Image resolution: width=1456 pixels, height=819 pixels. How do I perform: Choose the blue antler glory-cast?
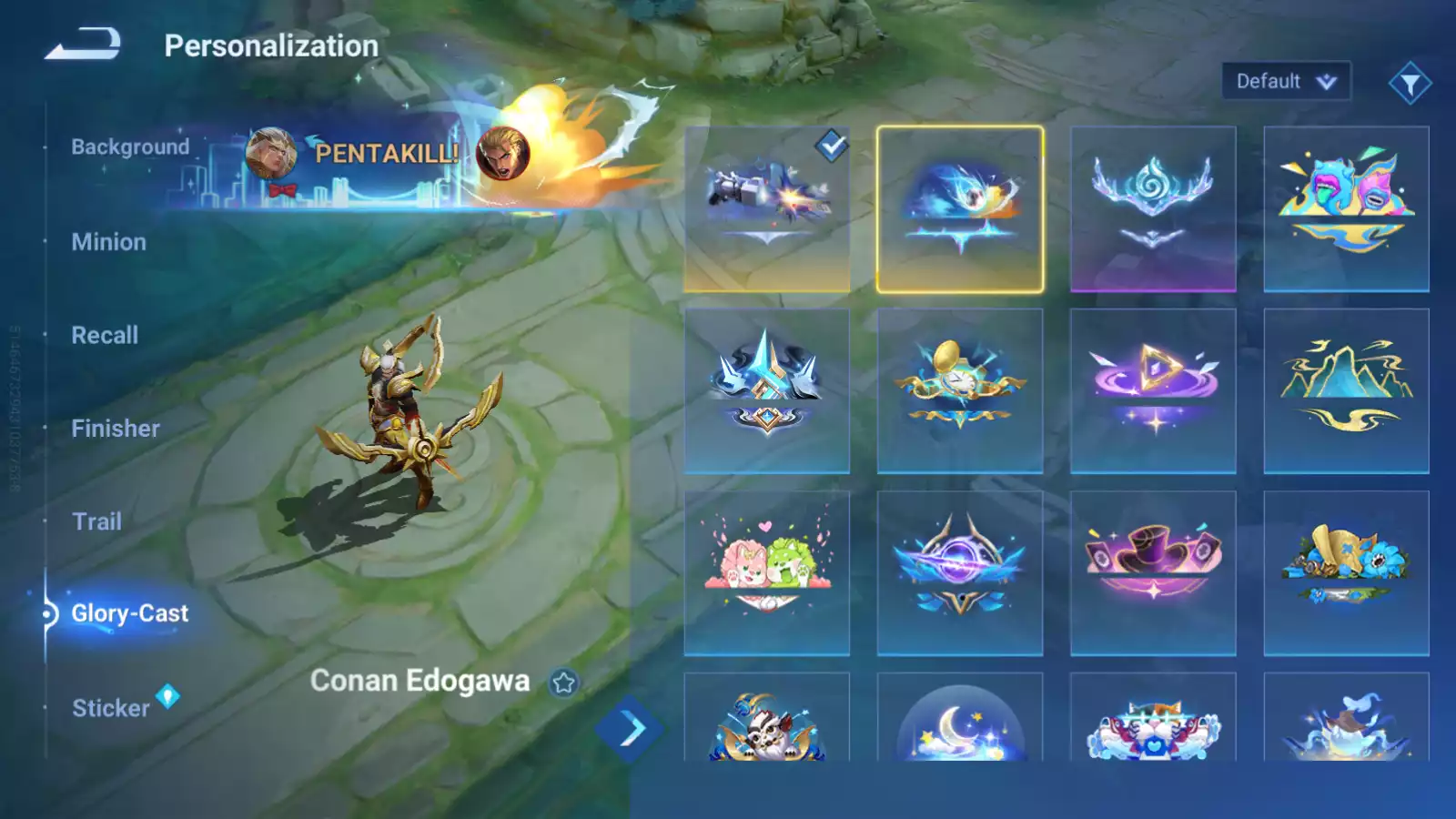(x=1153, y=209)
